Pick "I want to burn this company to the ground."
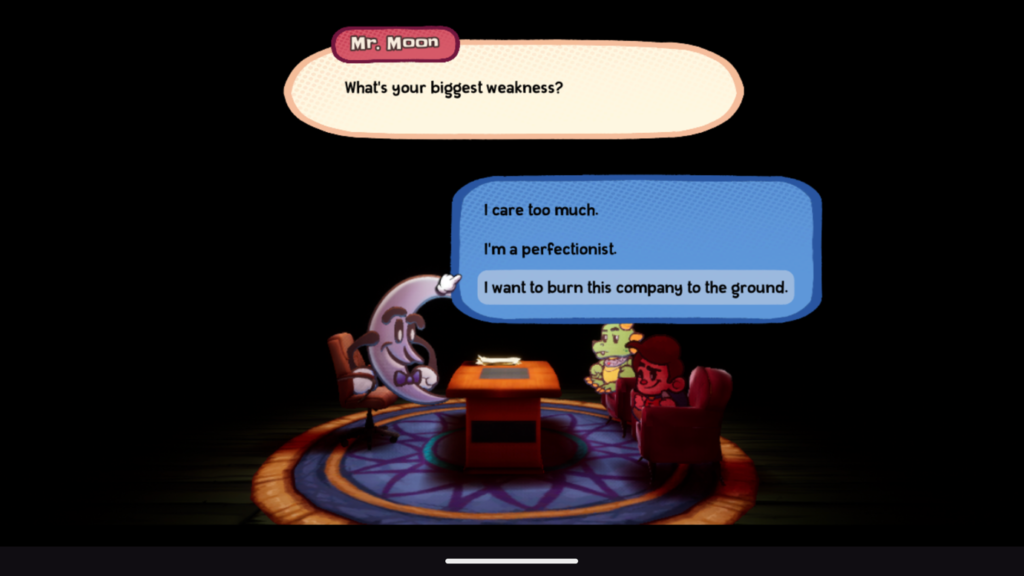The image size is (1024, 576). 635,288
